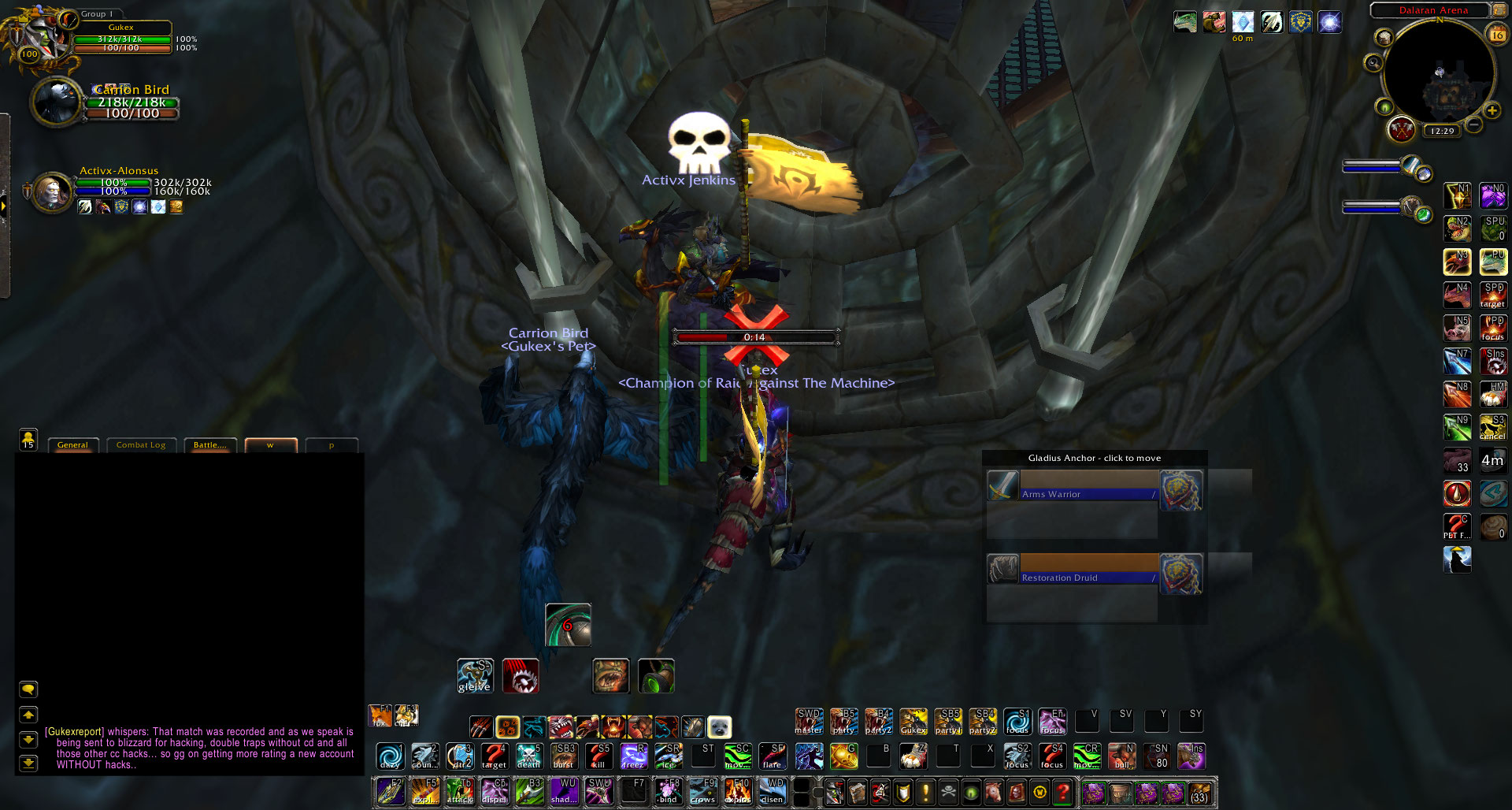
Task: Use the 'disen' ability on the action bar
Action: coord(772,791)
